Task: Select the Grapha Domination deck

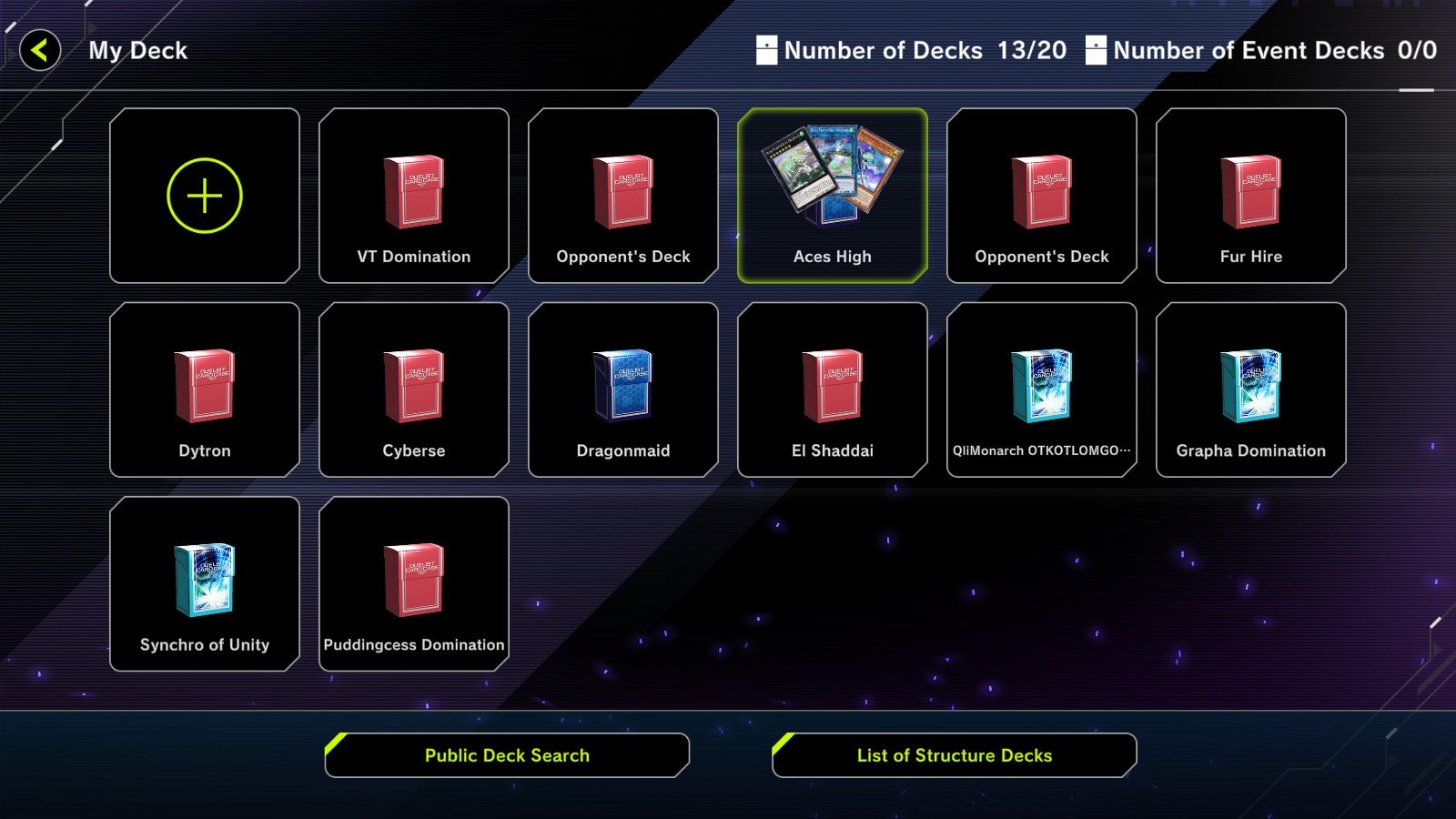Action: [x=1251, y=389]
